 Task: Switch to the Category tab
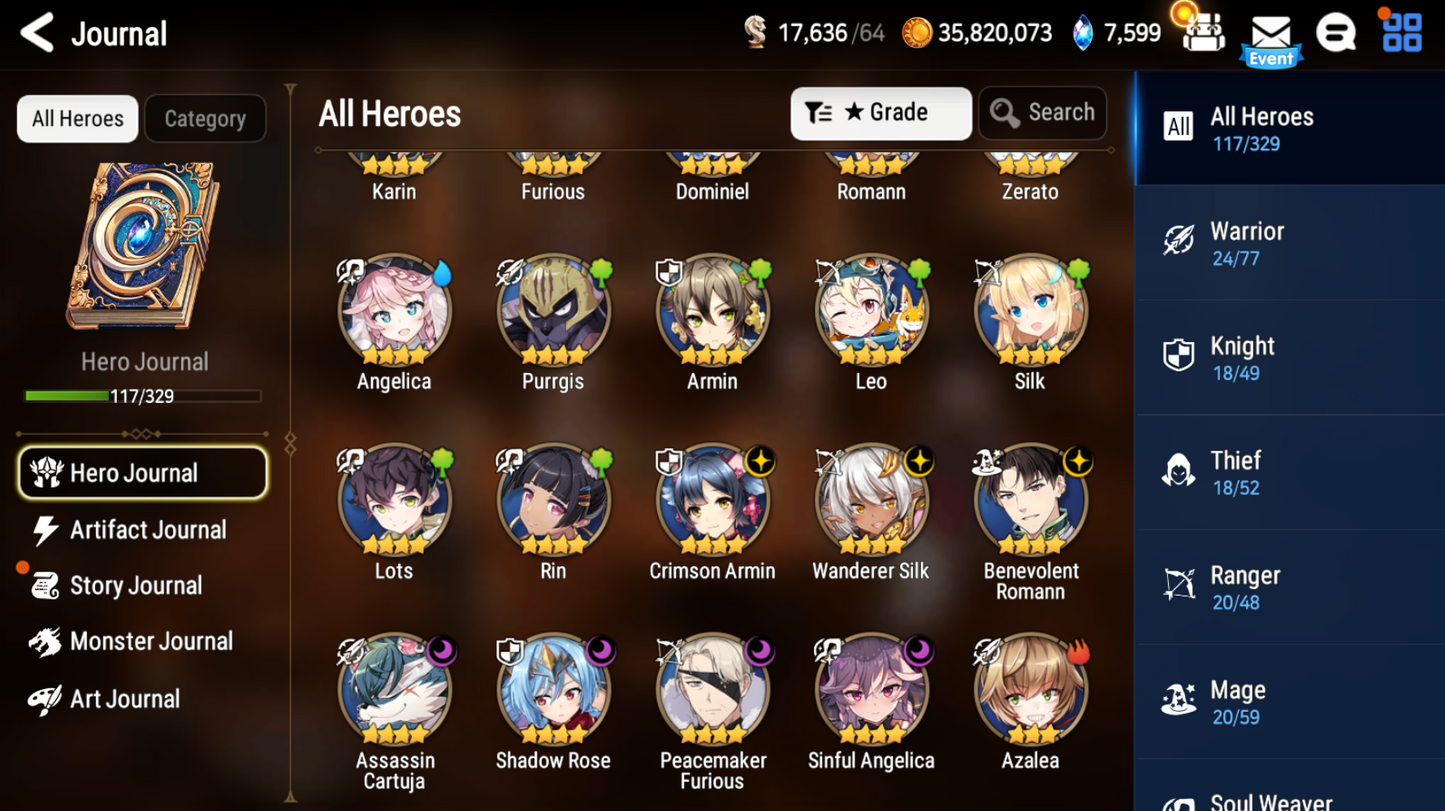coord(205,118)
